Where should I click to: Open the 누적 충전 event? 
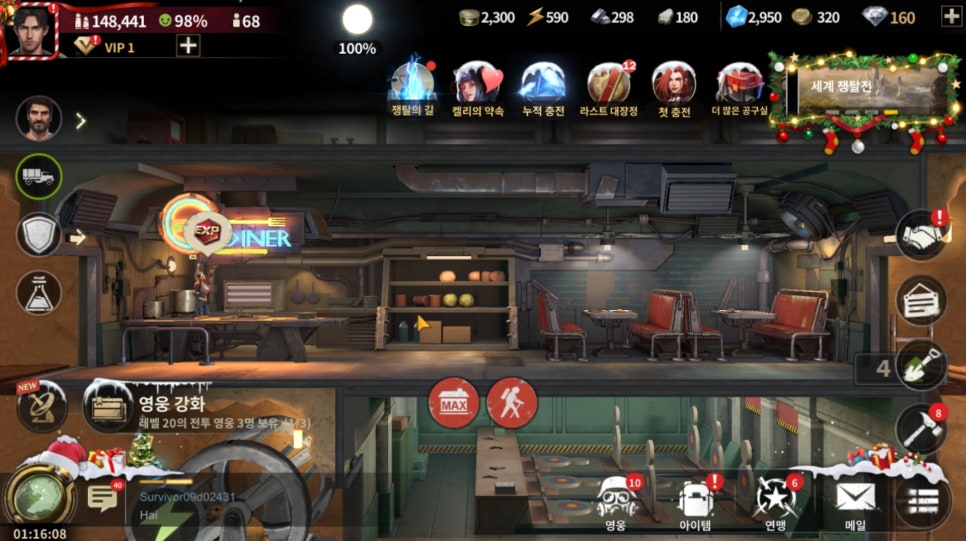[x=543, y=84]
